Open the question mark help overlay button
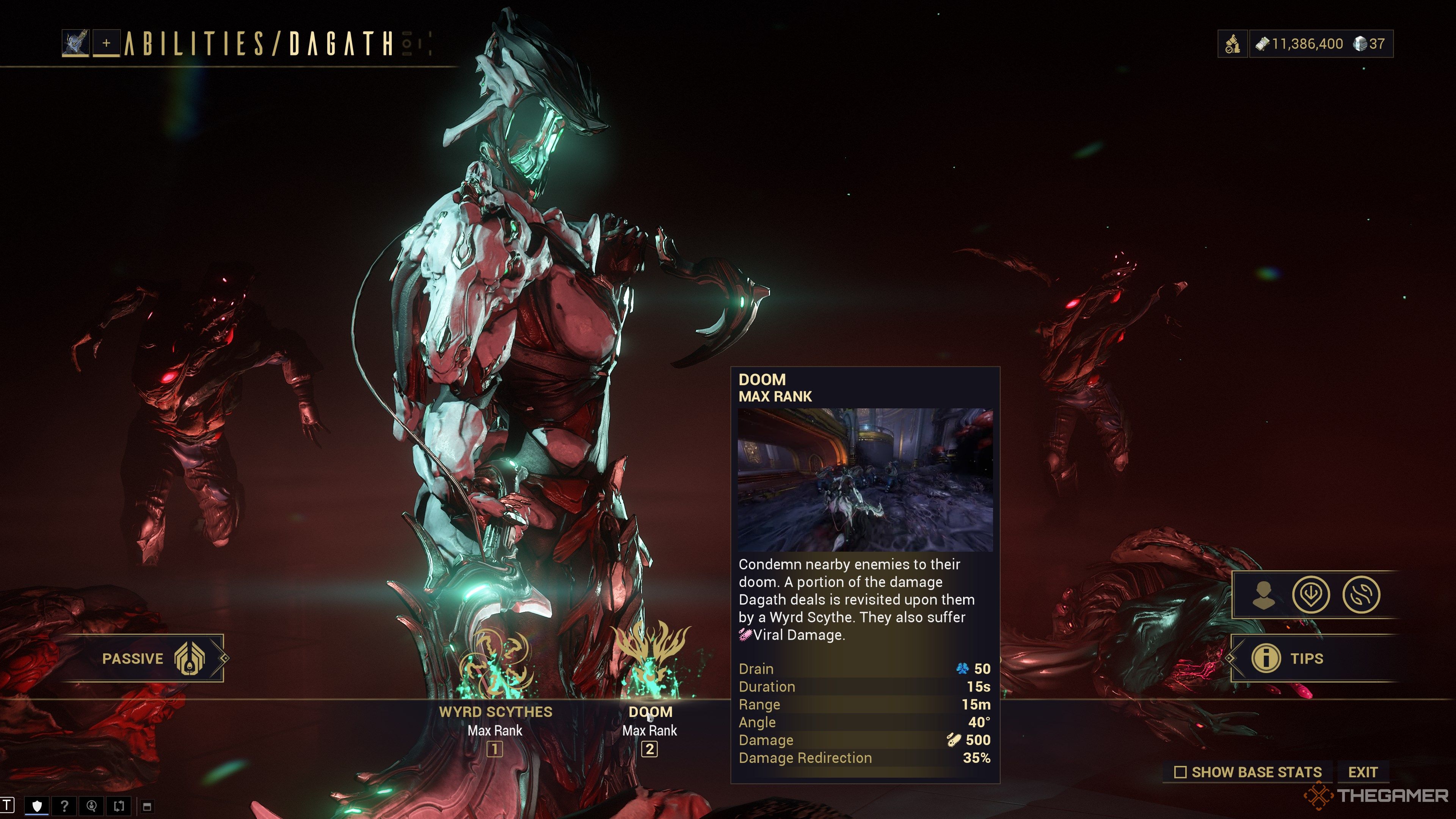 tap(64, 806)
